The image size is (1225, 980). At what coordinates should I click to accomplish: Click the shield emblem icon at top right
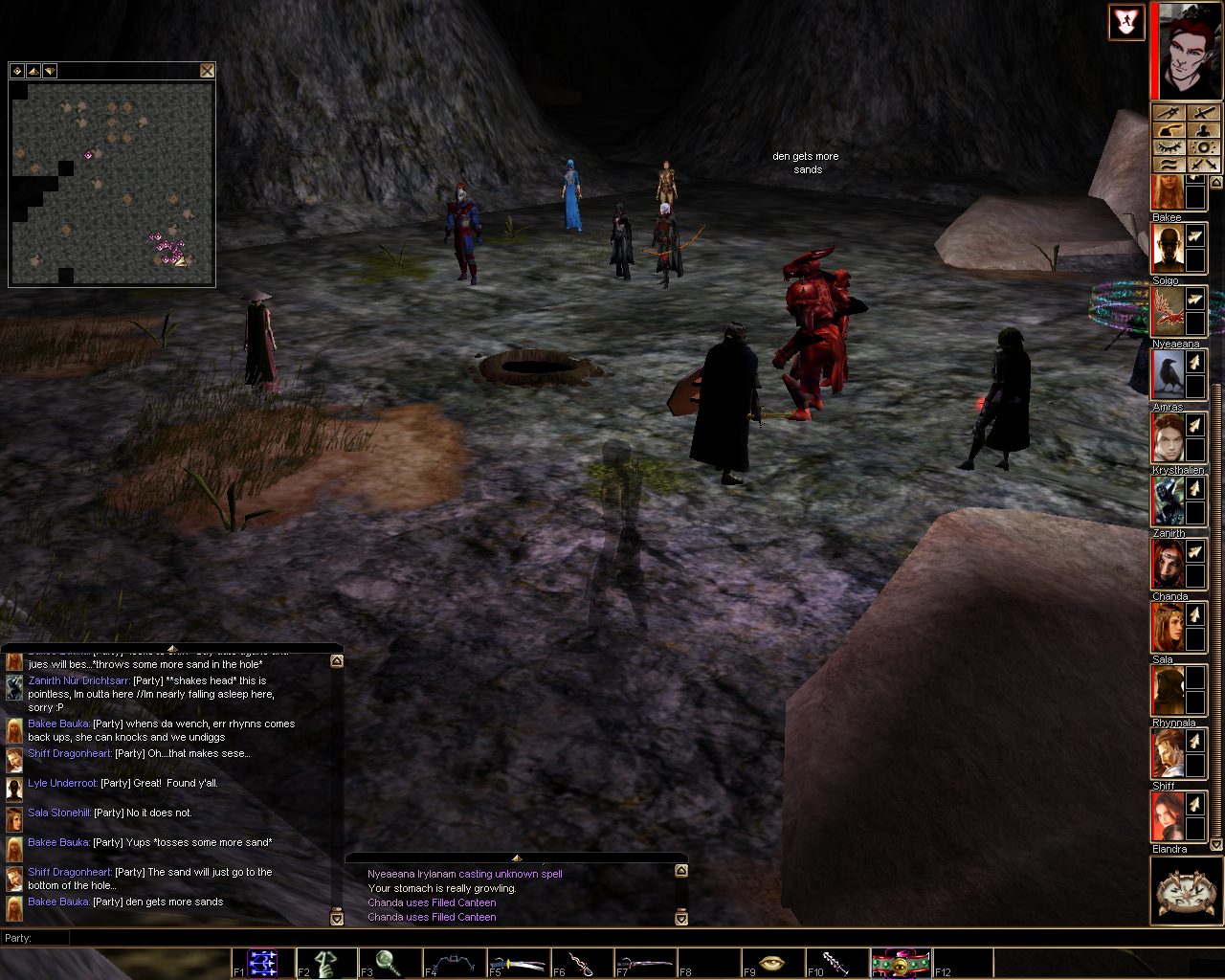[x=1126, y=22]
